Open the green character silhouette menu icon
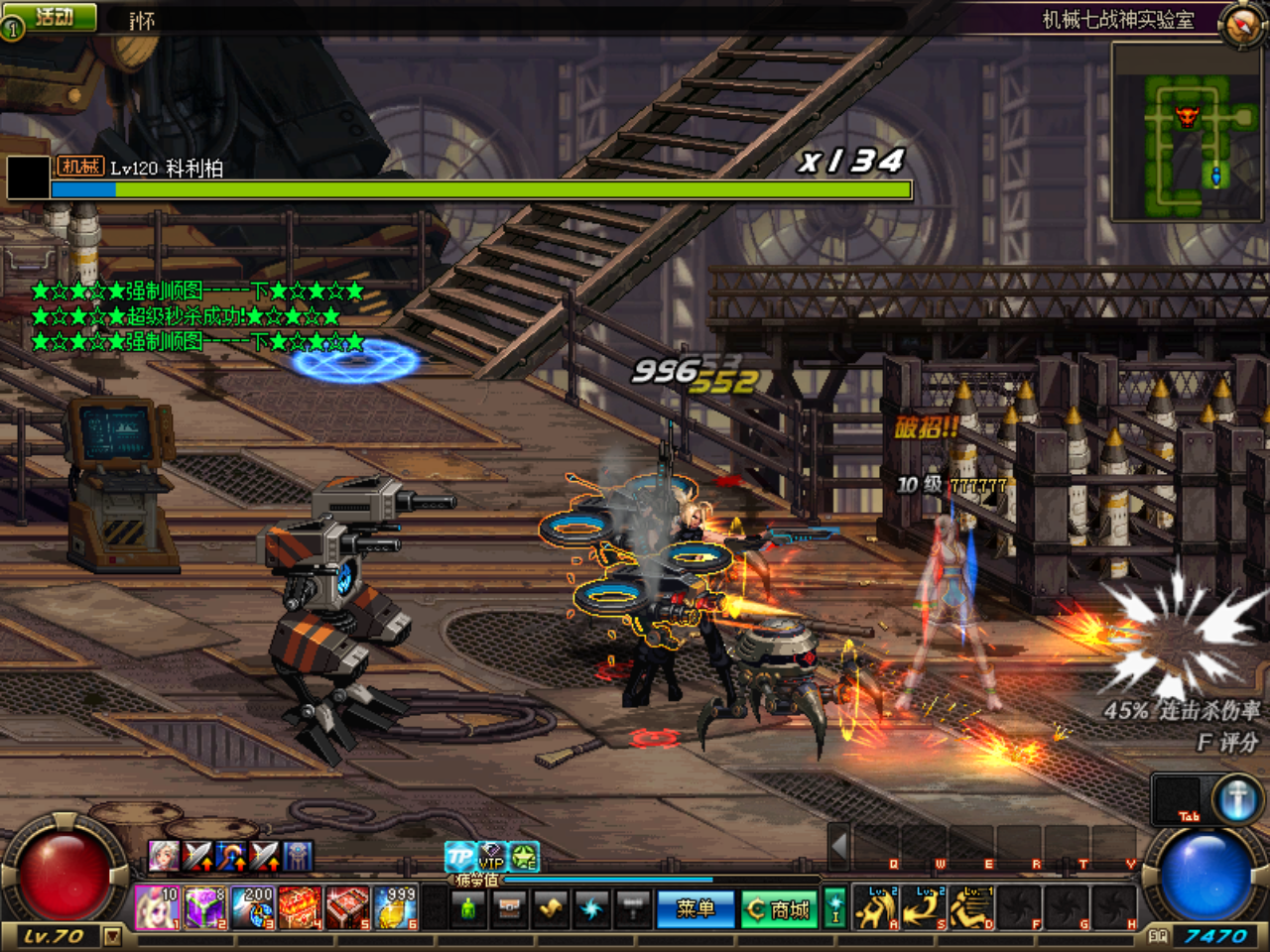Screen dimensions: 1270x952 click(469, 907)
